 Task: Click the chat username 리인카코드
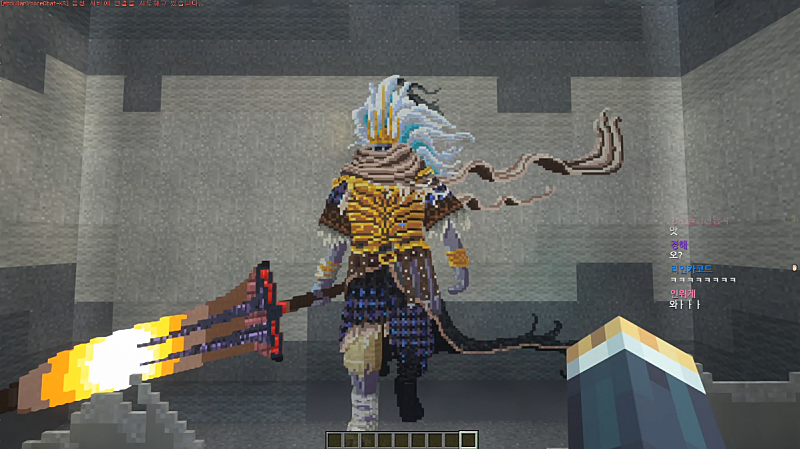coord(689,268)
